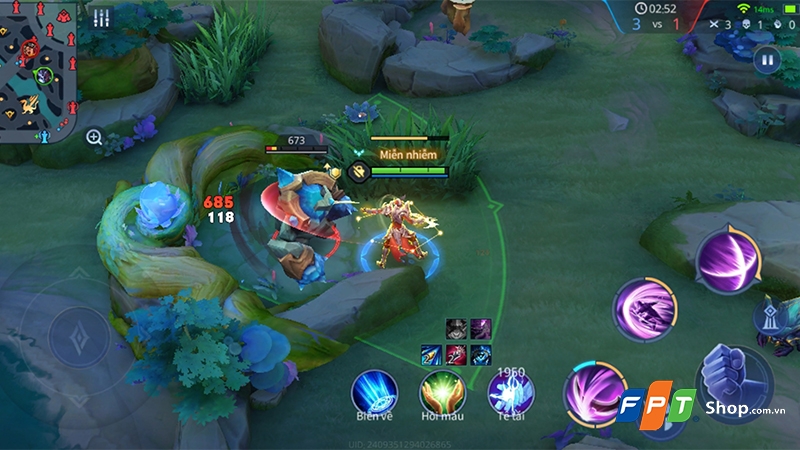The image size is (800, 450).
Task: Activate the Biến về recall spell
Action: point(375,390)
